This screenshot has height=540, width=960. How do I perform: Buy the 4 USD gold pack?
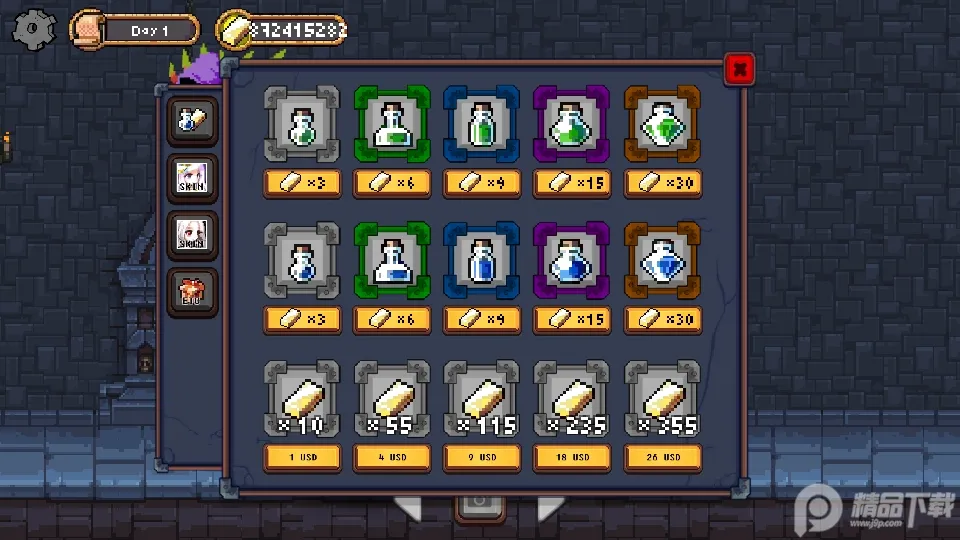click(392, 457)
